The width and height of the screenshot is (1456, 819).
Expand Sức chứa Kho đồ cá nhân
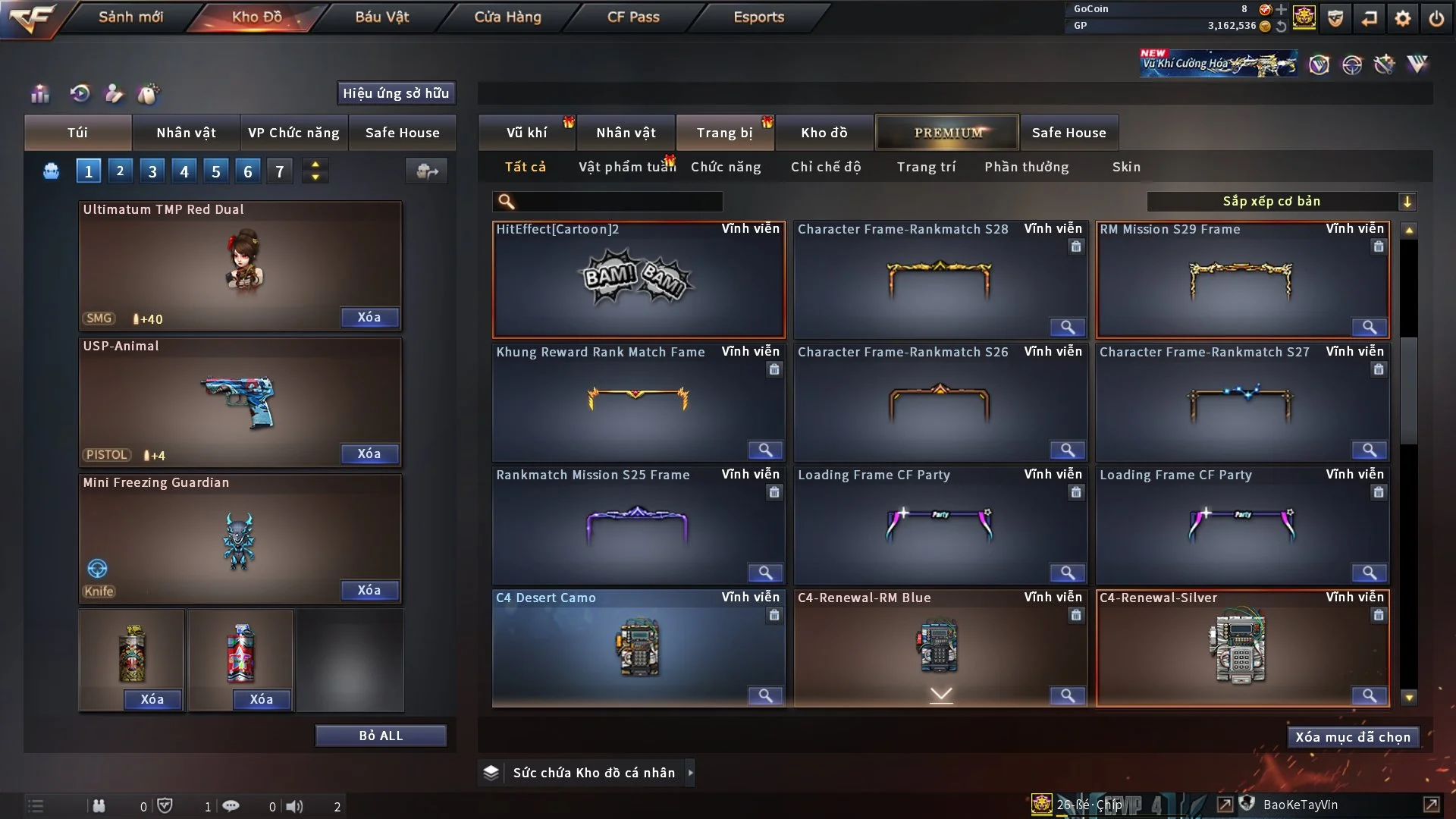[x=690, y=773]
